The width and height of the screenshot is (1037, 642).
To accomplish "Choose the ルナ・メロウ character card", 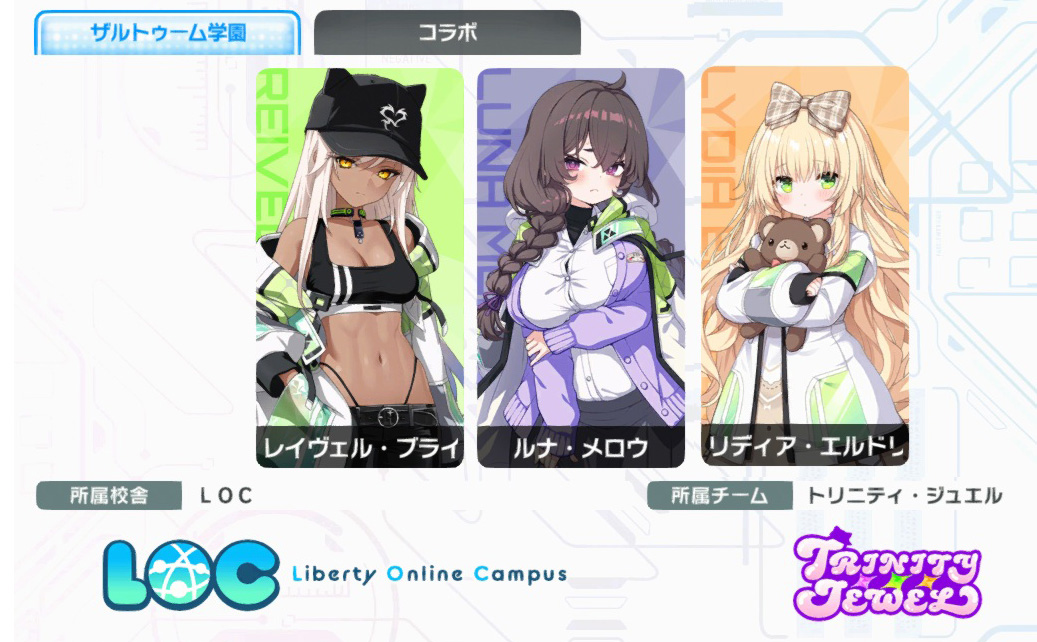I will click(581, 267).
